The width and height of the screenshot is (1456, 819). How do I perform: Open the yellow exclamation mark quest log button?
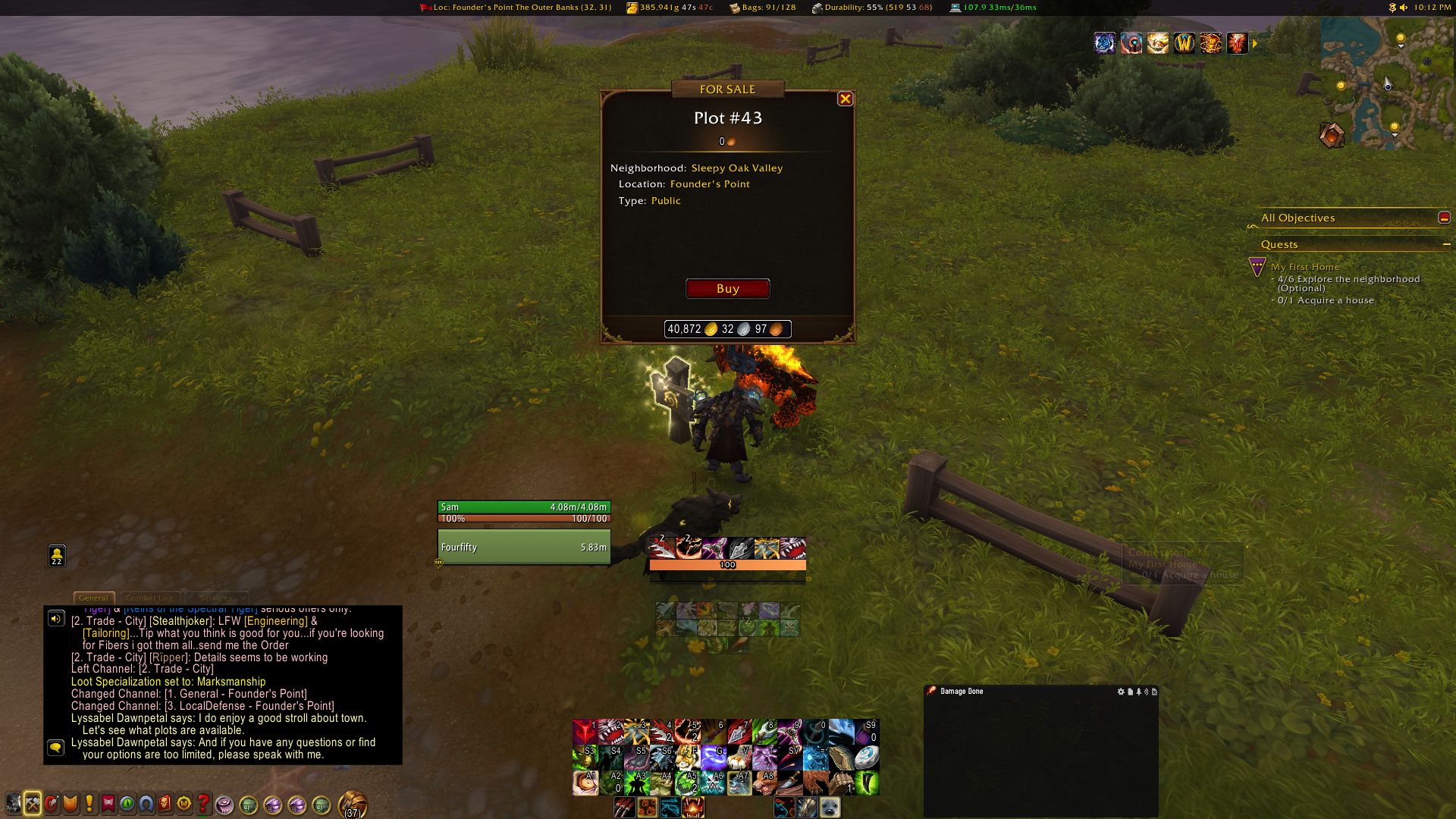click(89, 804)
